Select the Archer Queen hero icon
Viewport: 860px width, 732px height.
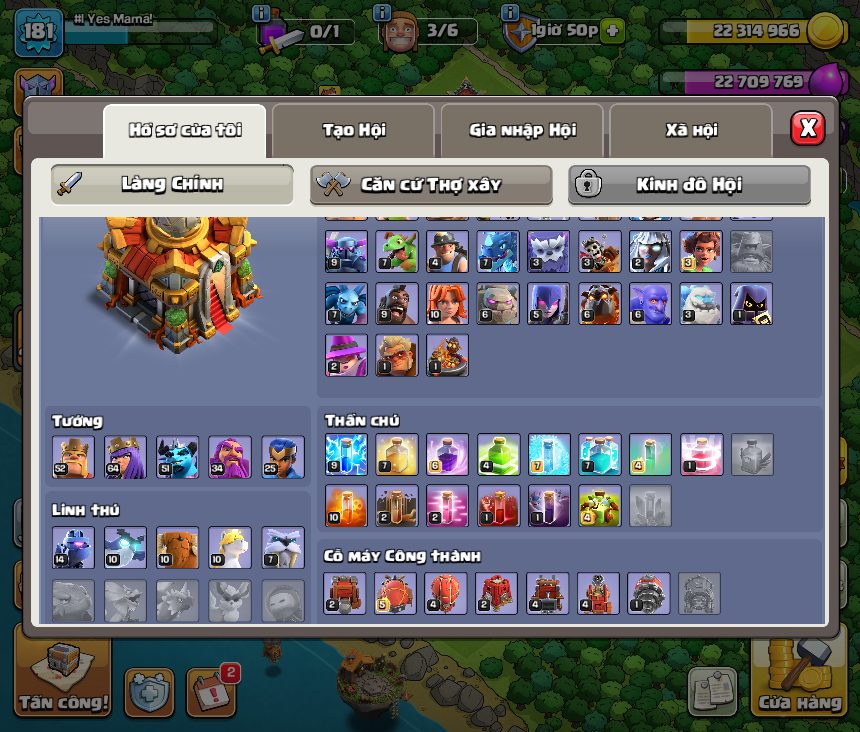tap(125, 457)
